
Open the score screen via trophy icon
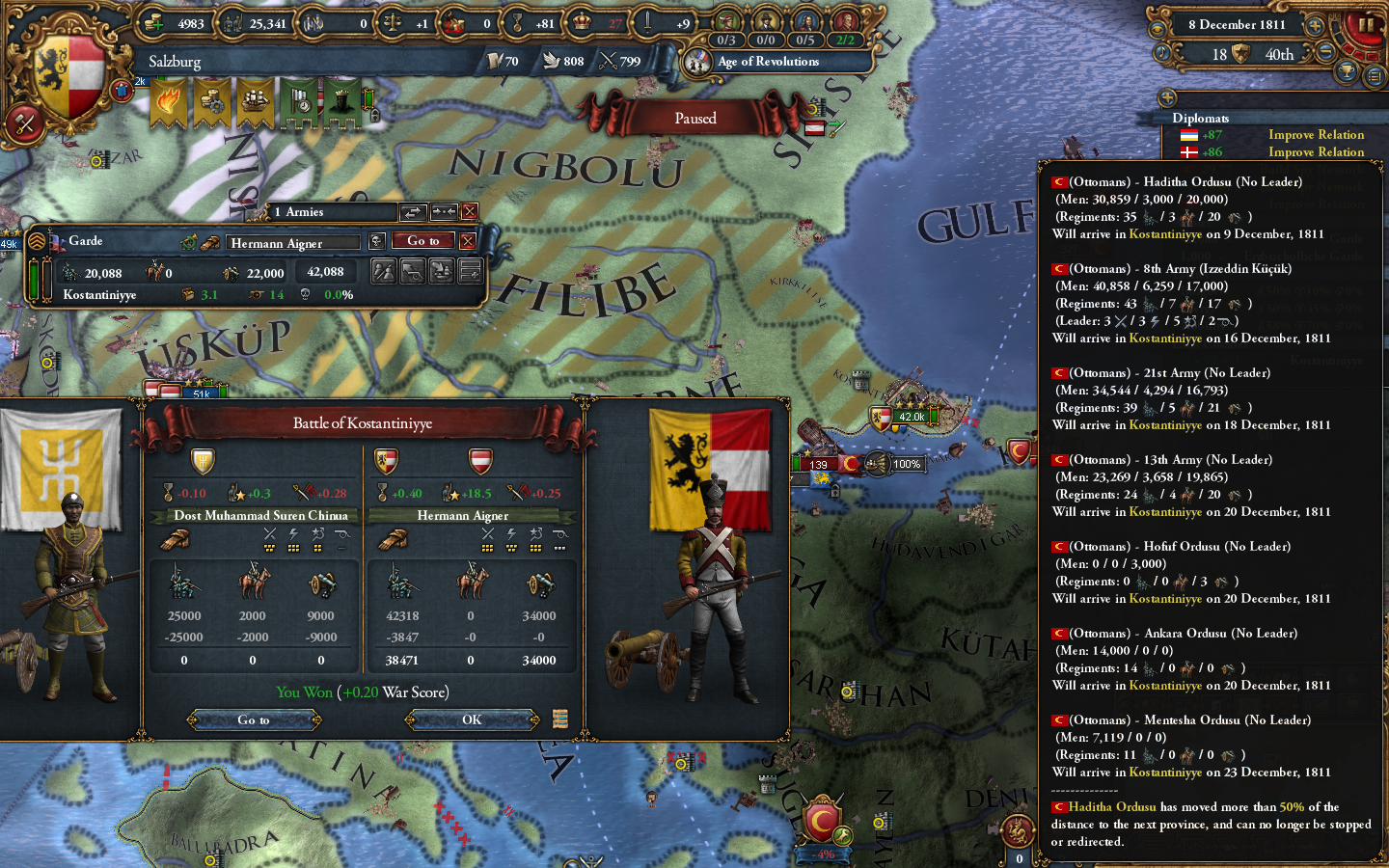1348,68
